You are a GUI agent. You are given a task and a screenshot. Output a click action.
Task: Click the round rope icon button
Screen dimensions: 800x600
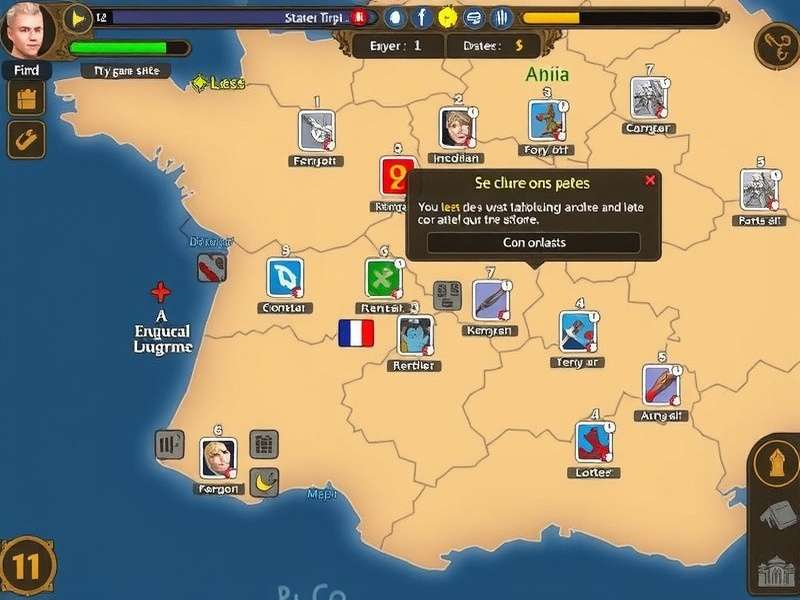776,45
